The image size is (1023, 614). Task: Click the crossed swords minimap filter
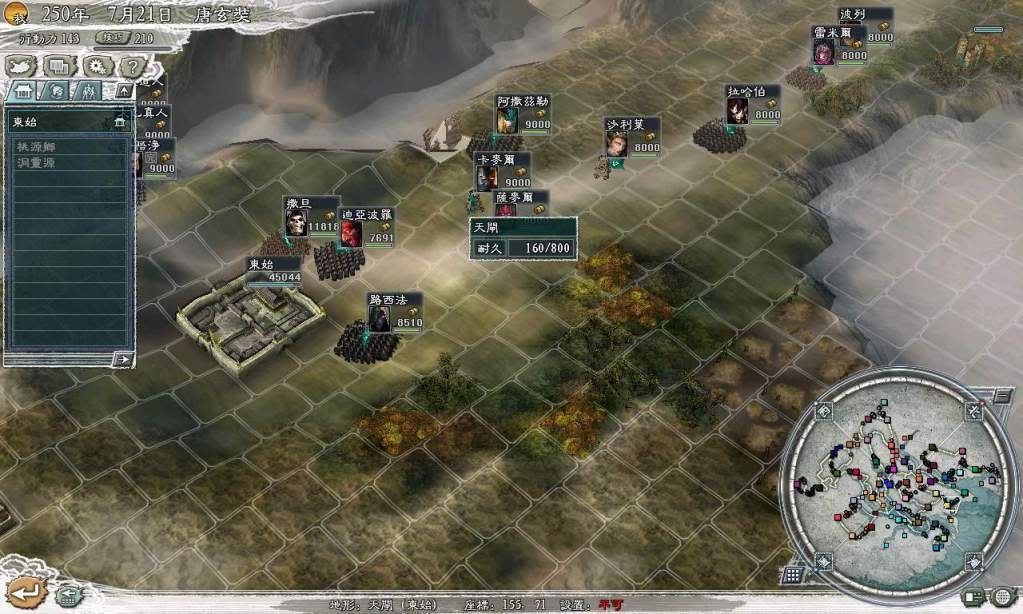click(x=973, y=411)
